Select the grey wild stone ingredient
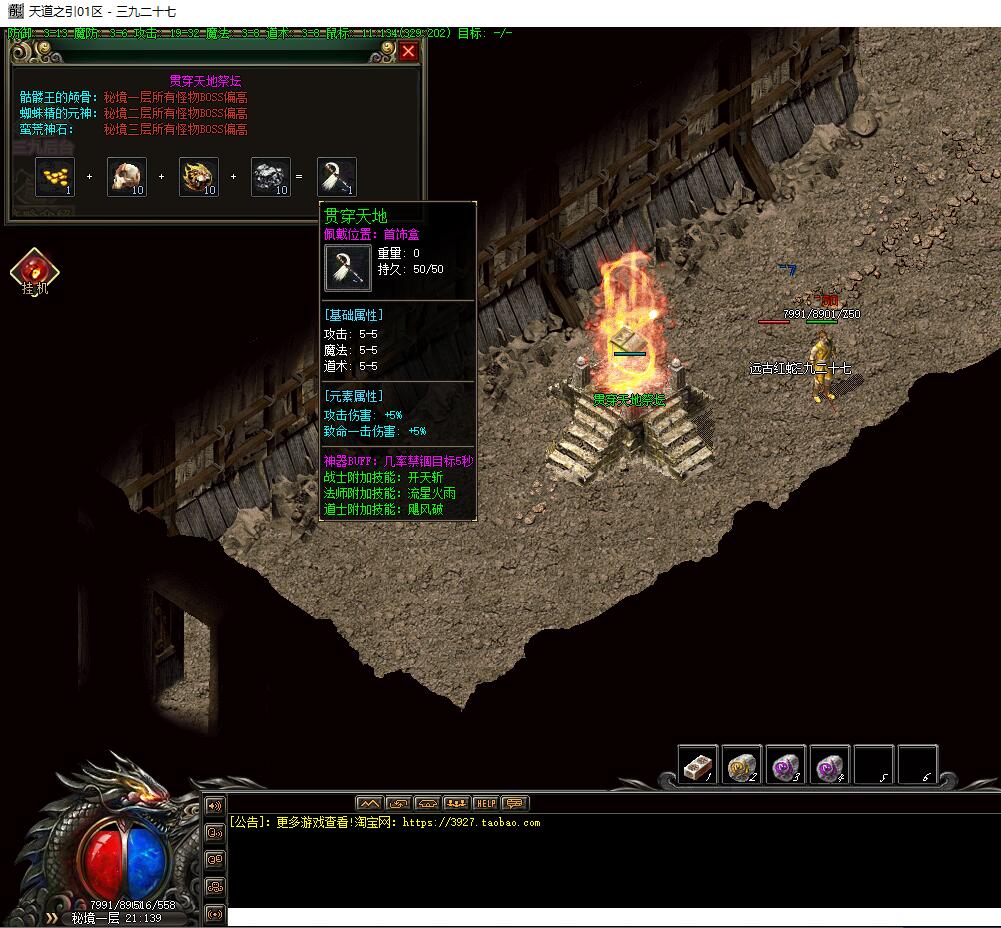The height and width of the screenshot is (928, 1001). (270, 177)
